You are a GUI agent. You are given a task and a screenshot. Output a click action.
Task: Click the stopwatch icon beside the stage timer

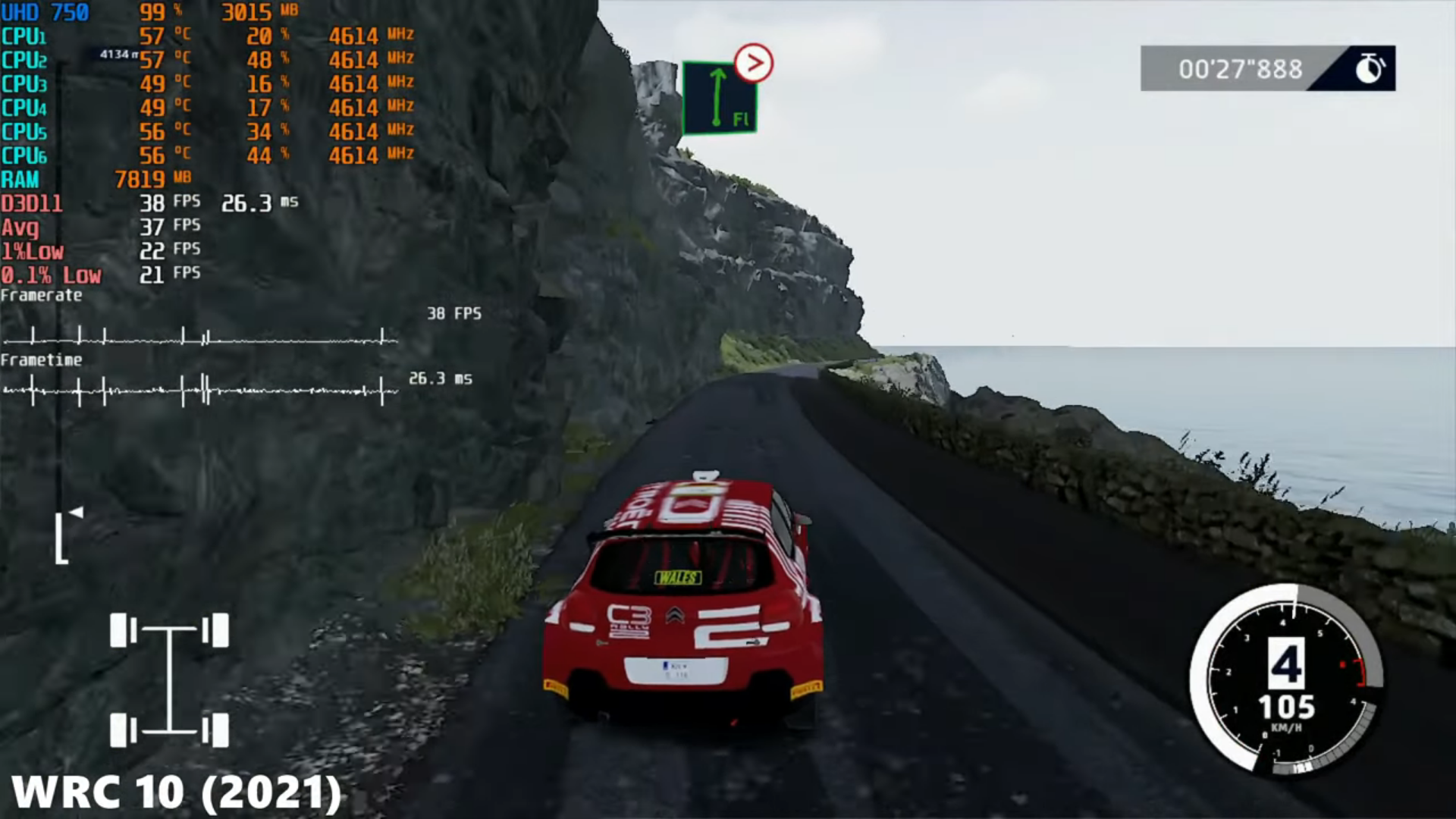[1369, 68]
